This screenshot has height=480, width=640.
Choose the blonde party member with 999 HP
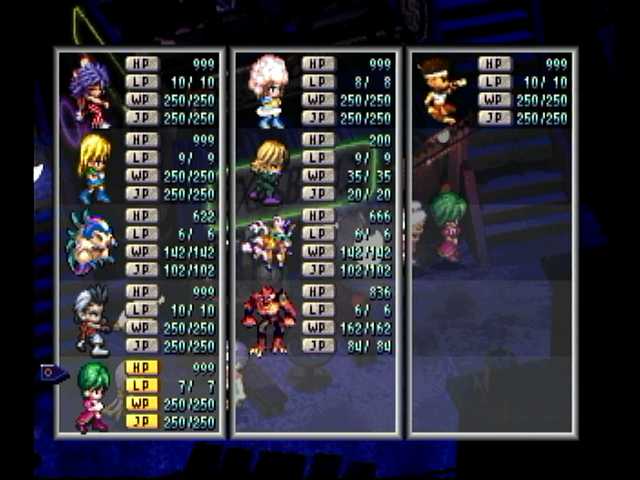pos(93,168)
